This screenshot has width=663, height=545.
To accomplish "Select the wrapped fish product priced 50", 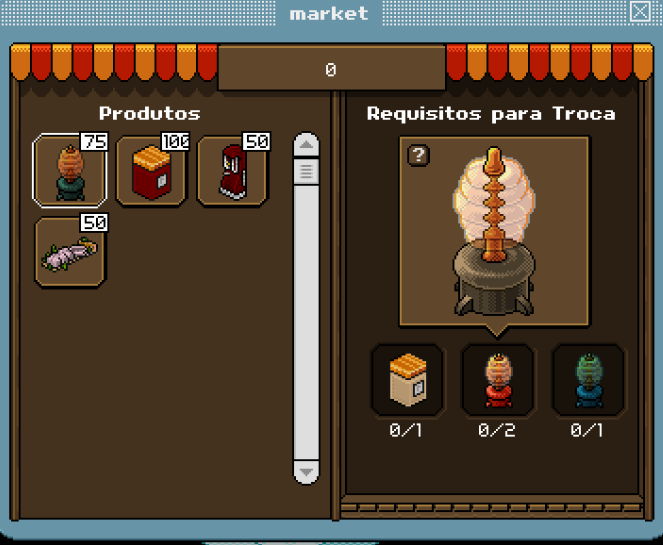I will 70,253.
